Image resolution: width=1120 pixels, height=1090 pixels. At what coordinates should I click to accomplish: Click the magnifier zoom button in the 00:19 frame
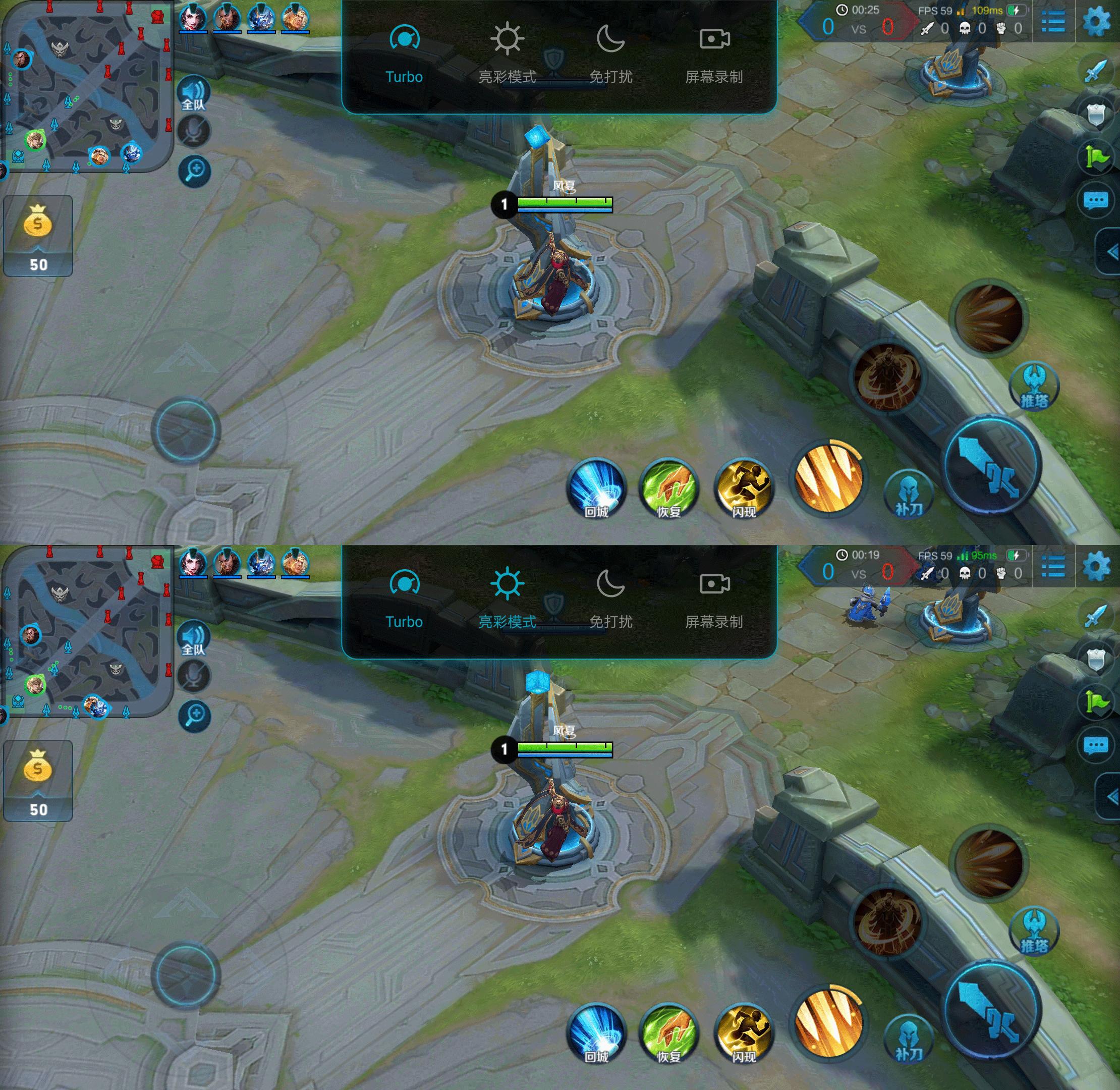pyautogui.click(x=195, y=716)
